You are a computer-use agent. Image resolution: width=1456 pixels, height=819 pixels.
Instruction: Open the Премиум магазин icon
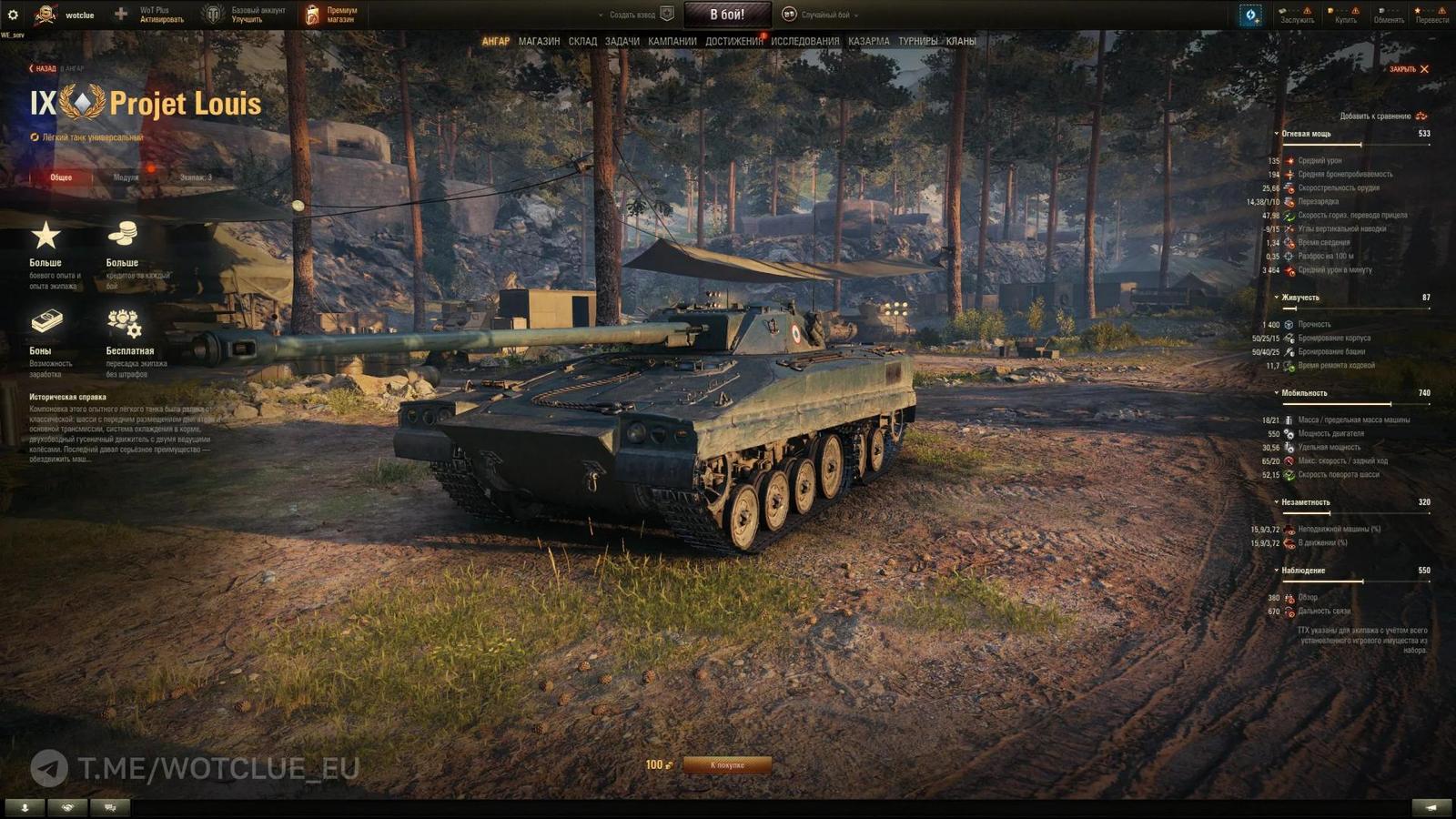click(313, 13)
